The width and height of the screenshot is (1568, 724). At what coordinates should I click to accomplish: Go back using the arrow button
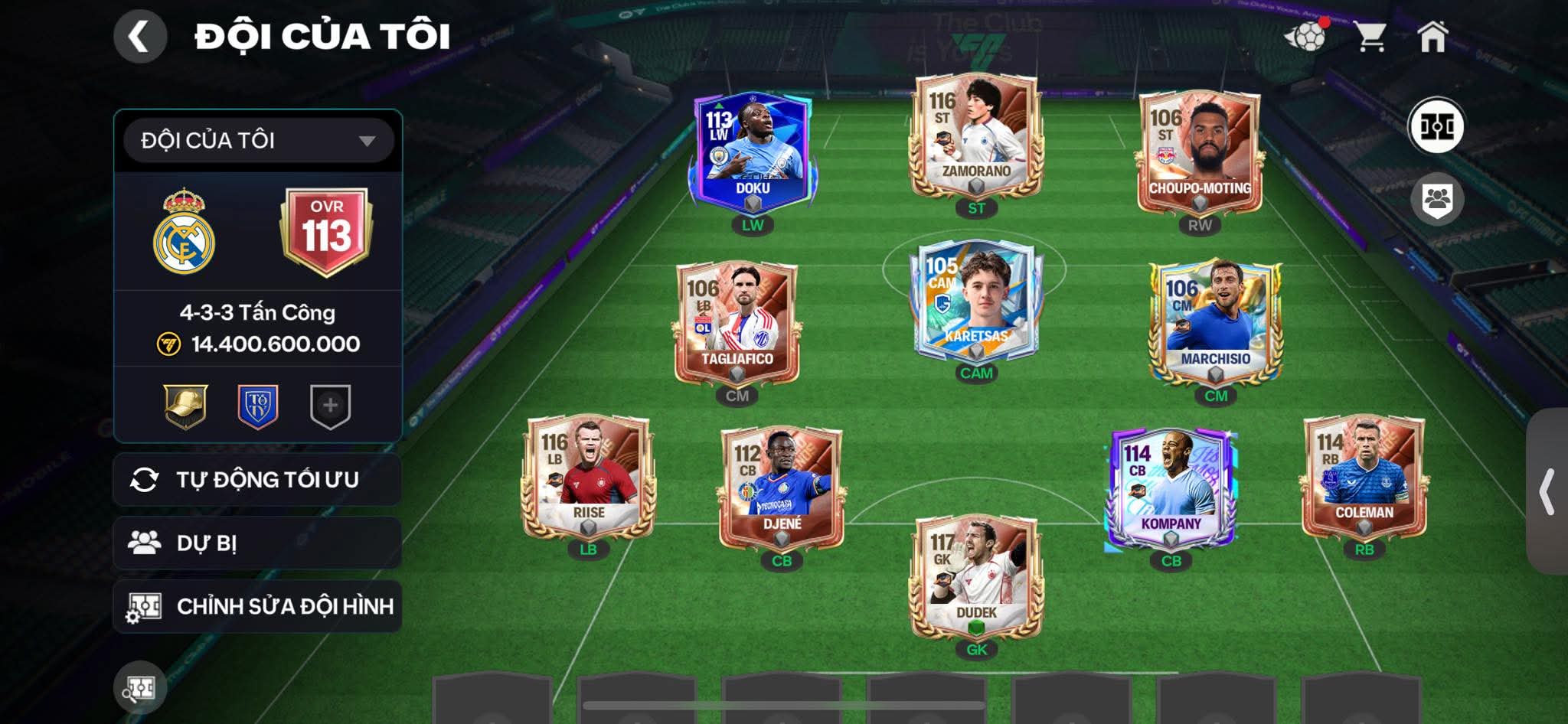(140, 36)
